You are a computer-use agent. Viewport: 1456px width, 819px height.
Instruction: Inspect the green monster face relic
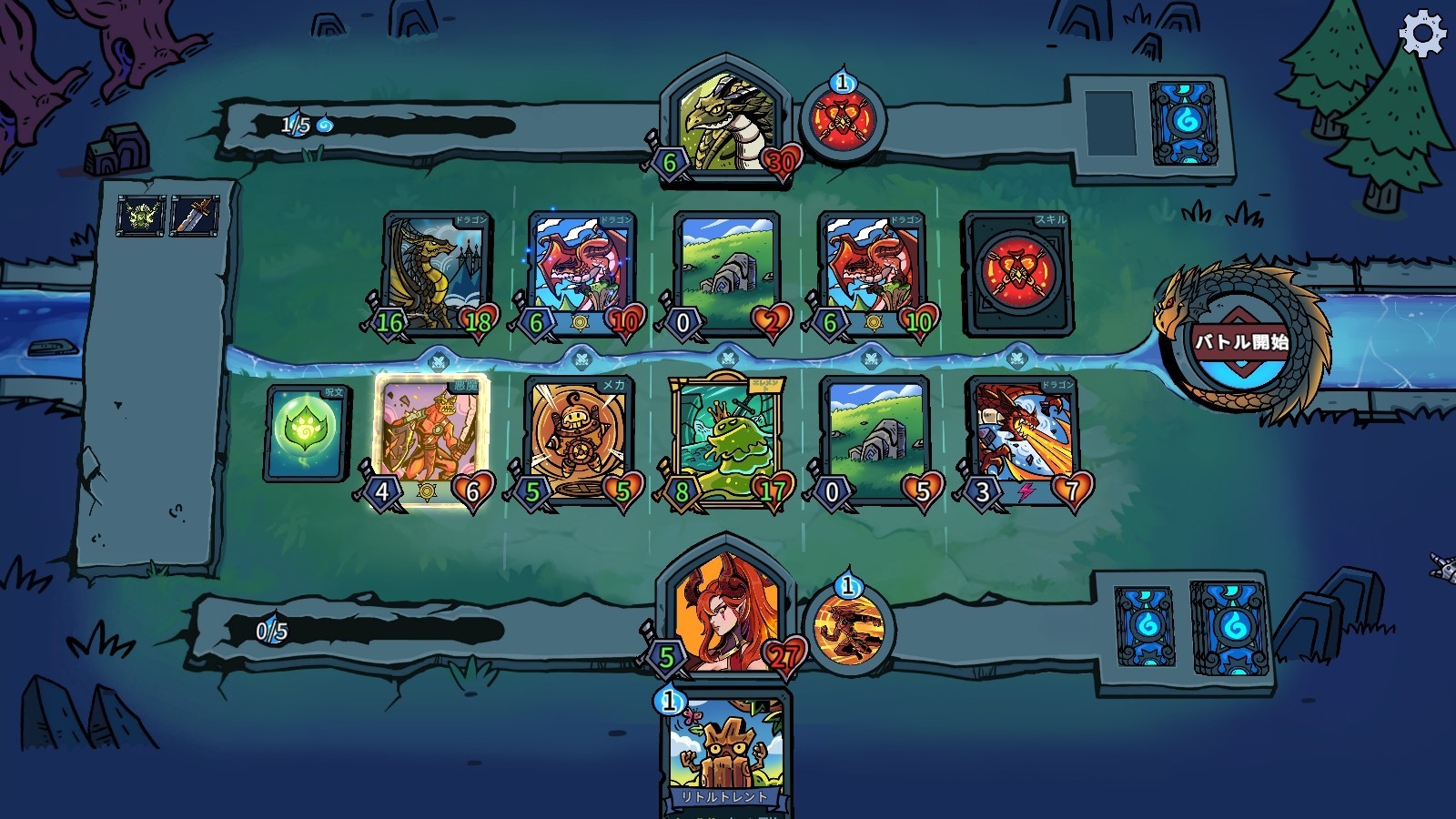(x=142, y=217)
